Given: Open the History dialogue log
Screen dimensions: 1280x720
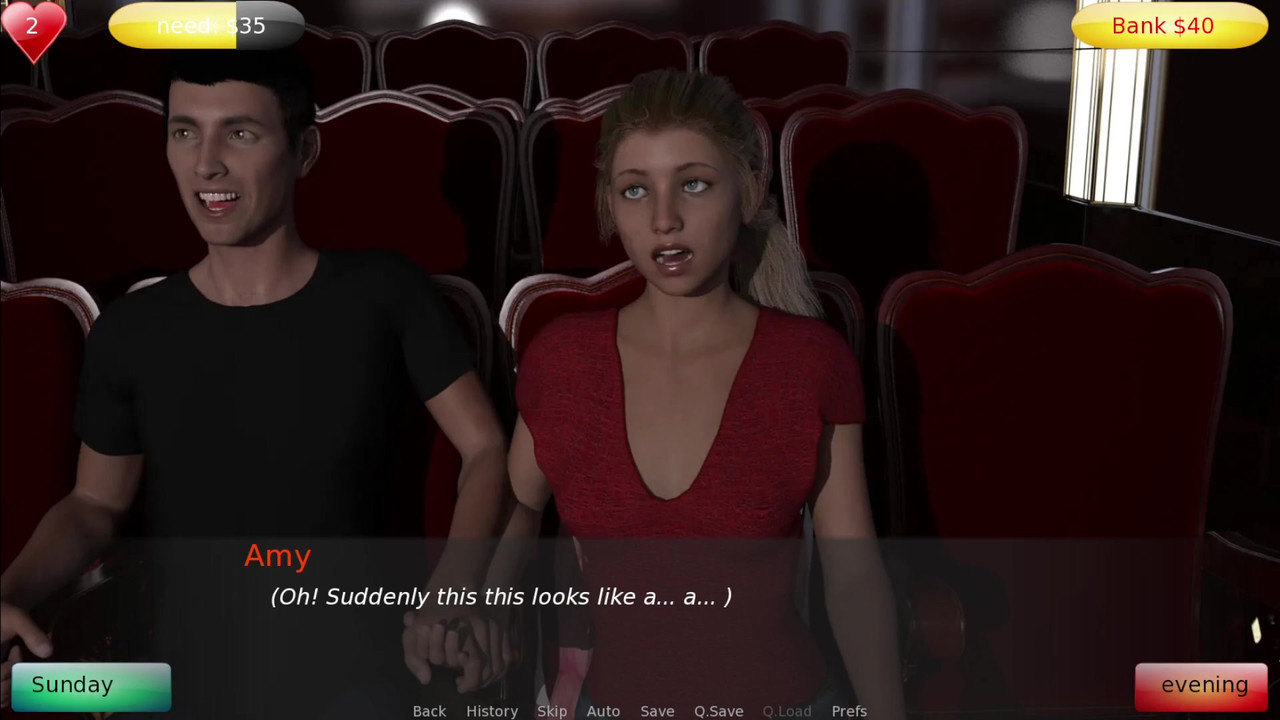Looking at the screenshot, I should coord(492,711).
